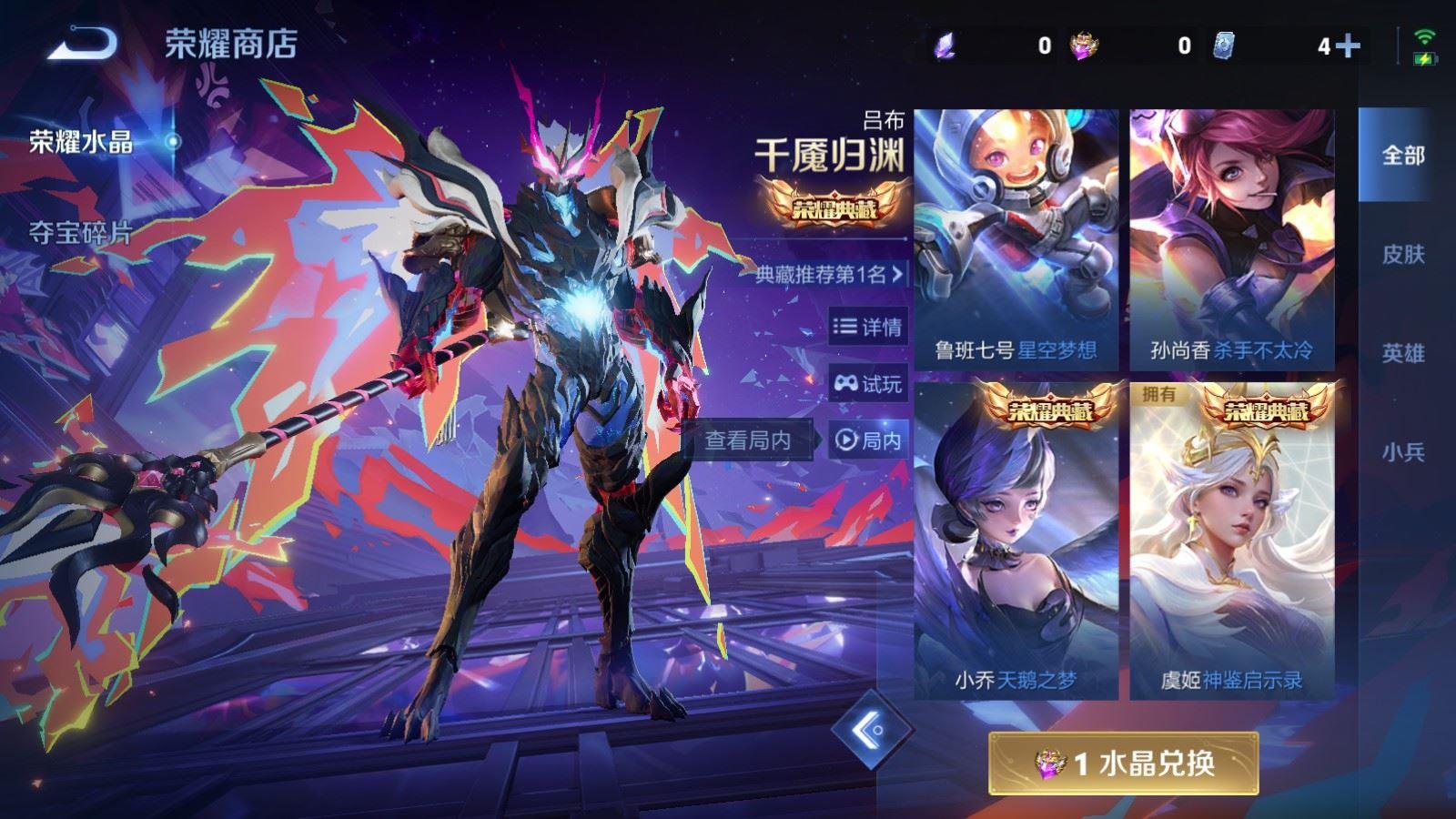This screenshot has height=819, width=1456.
Task: Redeem with 1 水晶兑换 button
Action: (1124, 763)
